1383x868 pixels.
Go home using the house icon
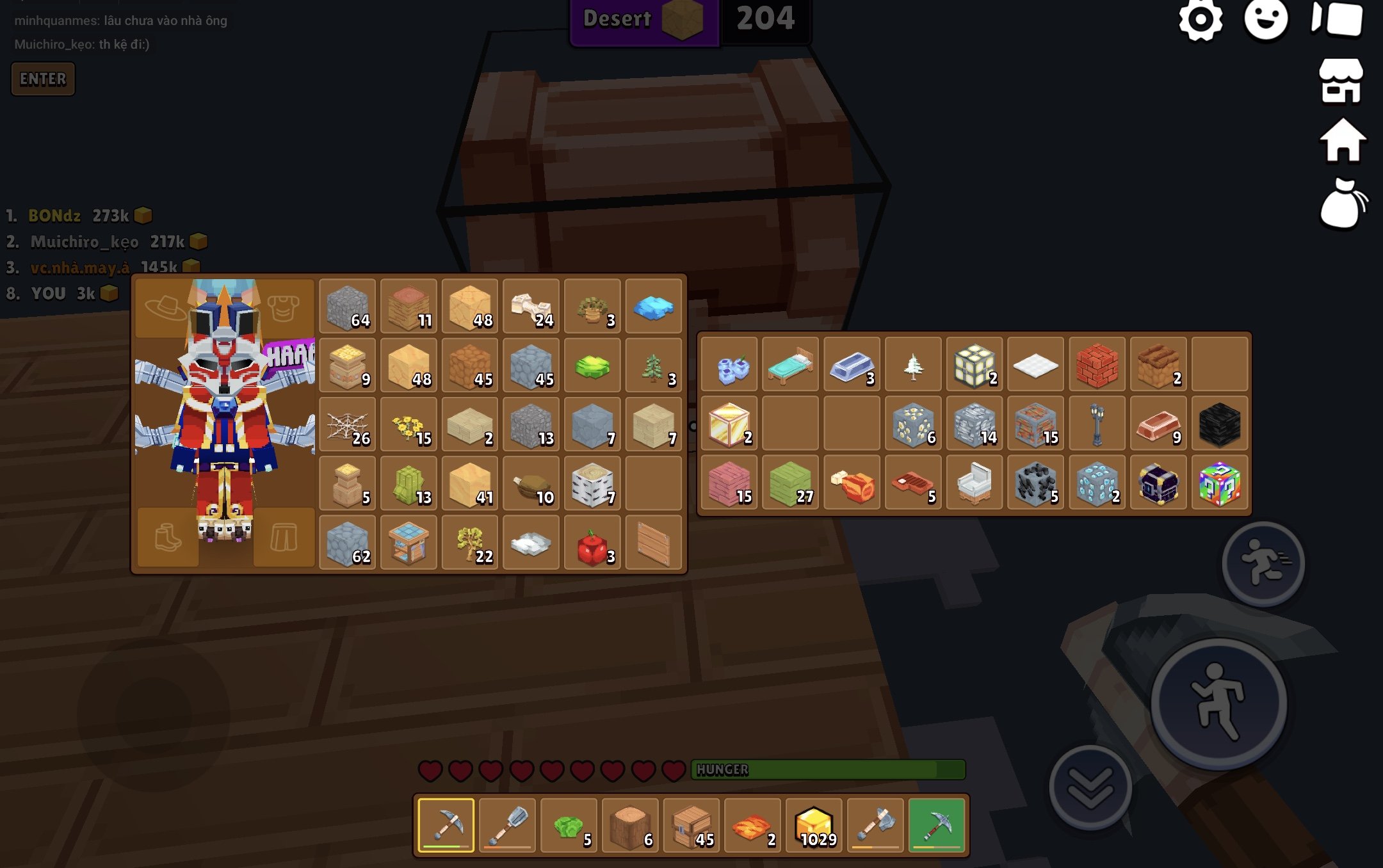click(x=1343, y=141)
